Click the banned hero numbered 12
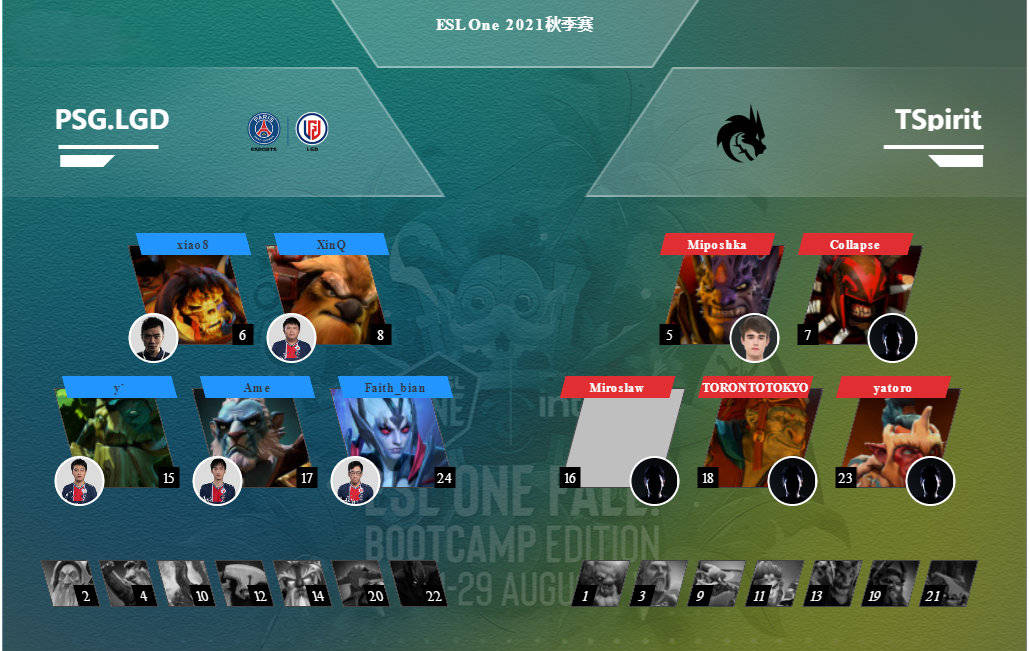The height and width of the screenshot is (651, 1029). pyautogui.click(x=244, y=583)
